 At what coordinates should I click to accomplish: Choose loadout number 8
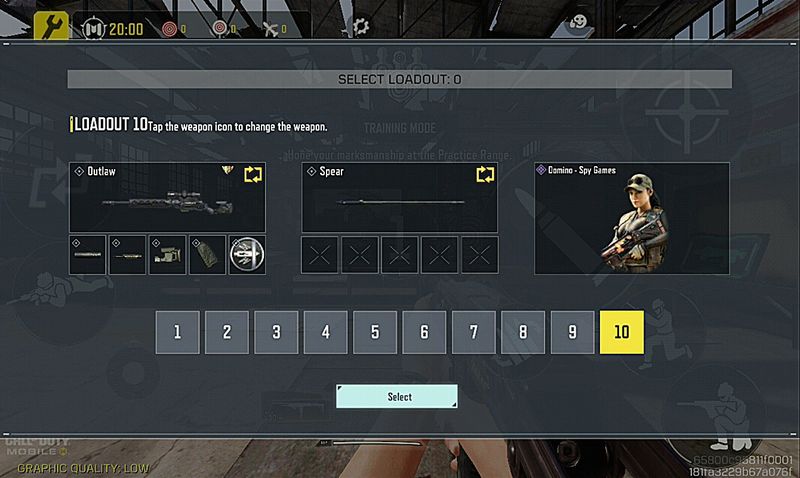pos(523,332)
